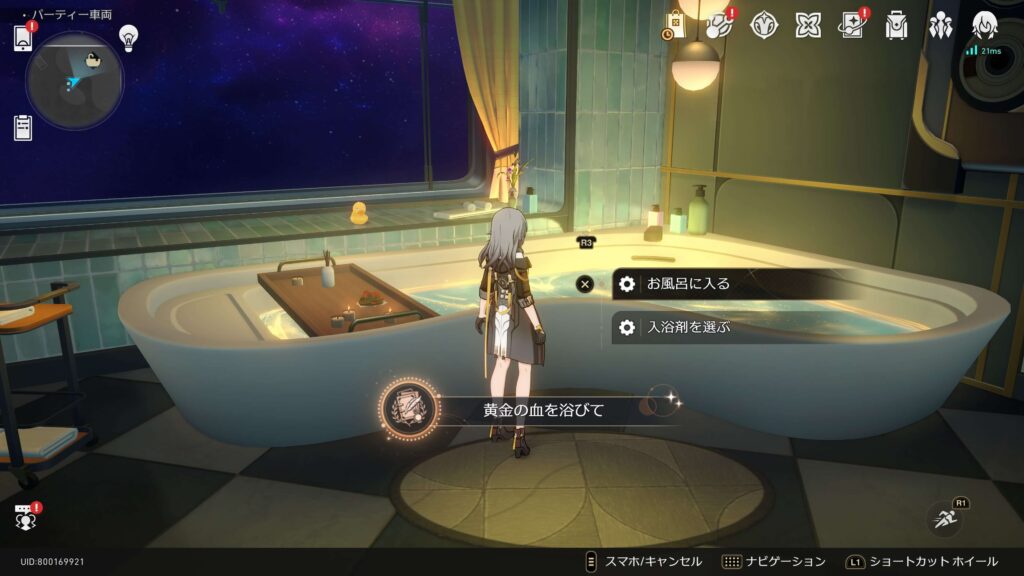Open the three-figure team setup icon
1024x576 pixels.
pos(940,26)
